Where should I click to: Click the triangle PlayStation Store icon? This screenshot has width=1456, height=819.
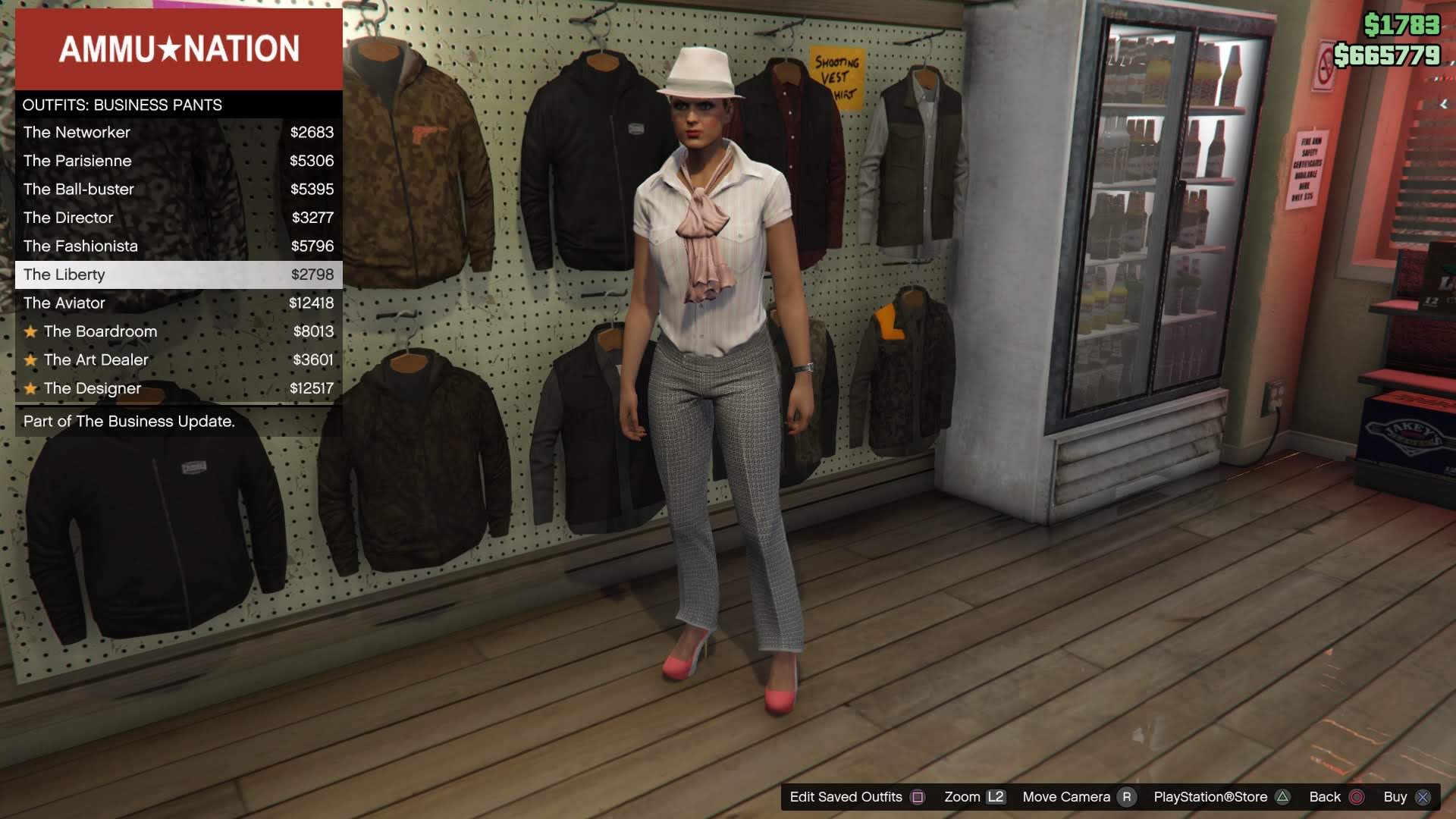[1282, 797]
